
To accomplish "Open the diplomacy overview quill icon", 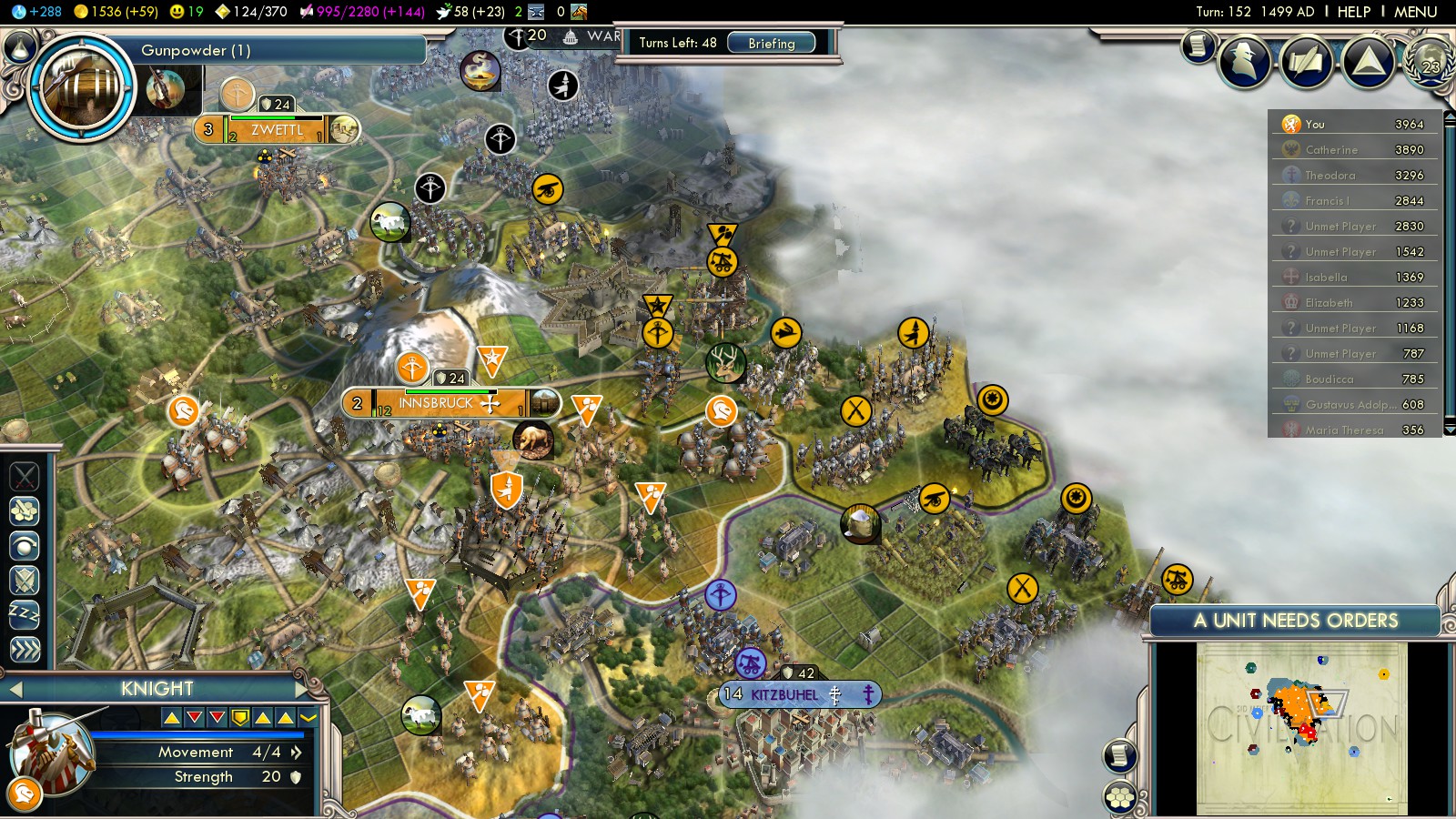I will point(1306,61).
